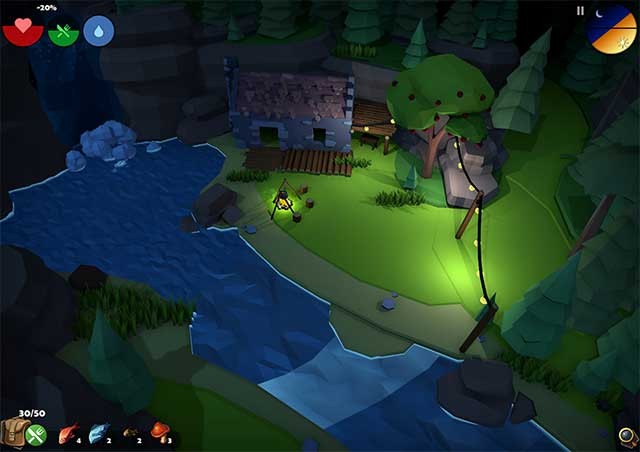Screen dimensions: 640x452
Task: Click the magnifying glass icon
Action: point(627,436)
